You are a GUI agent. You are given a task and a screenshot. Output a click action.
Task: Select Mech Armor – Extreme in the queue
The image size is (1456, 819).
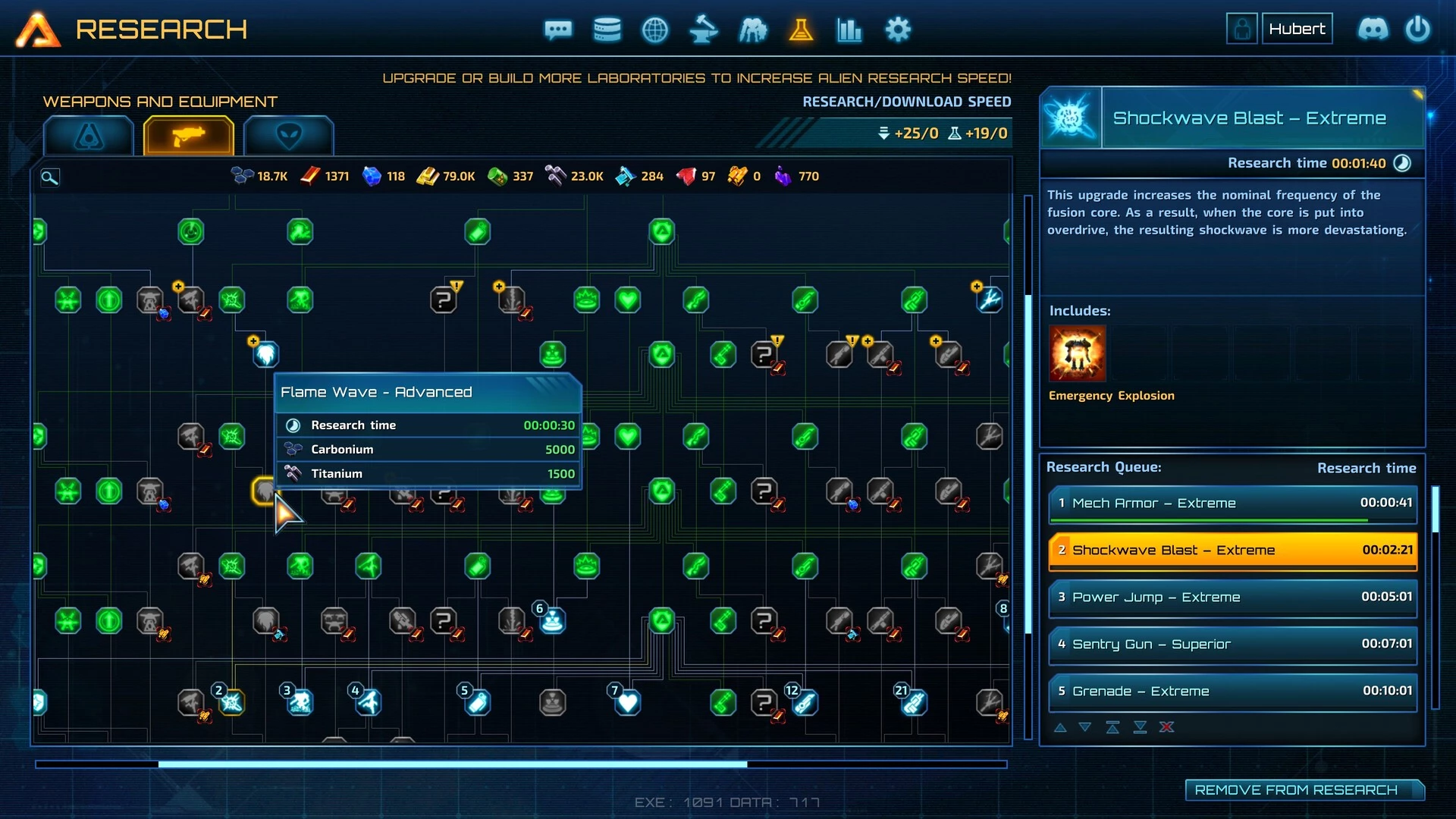(1232, 504)
